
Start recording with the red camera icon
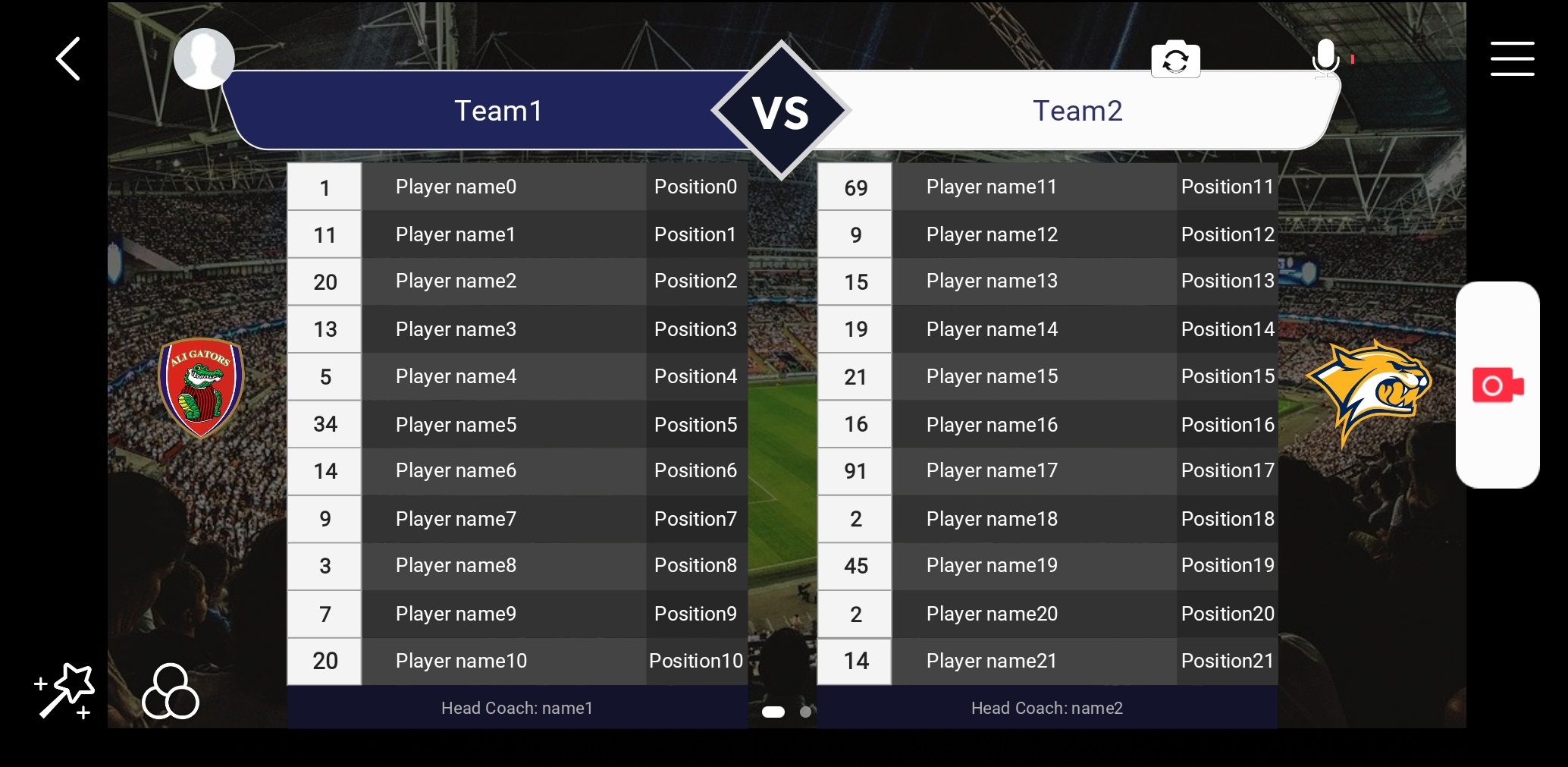tap(1497, 385)
